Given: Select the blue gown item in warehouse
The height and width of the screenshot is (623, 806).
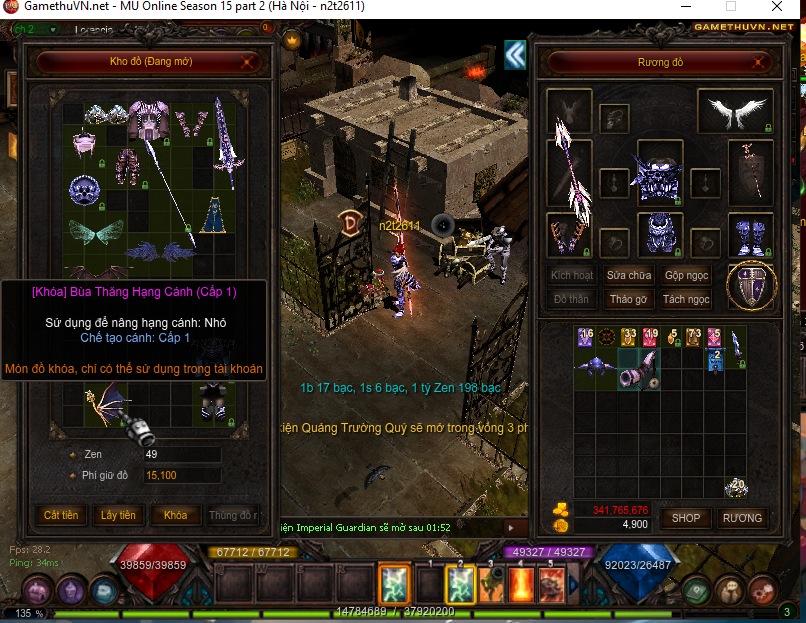Looking at the screenshot, I should tap(211, 213).
